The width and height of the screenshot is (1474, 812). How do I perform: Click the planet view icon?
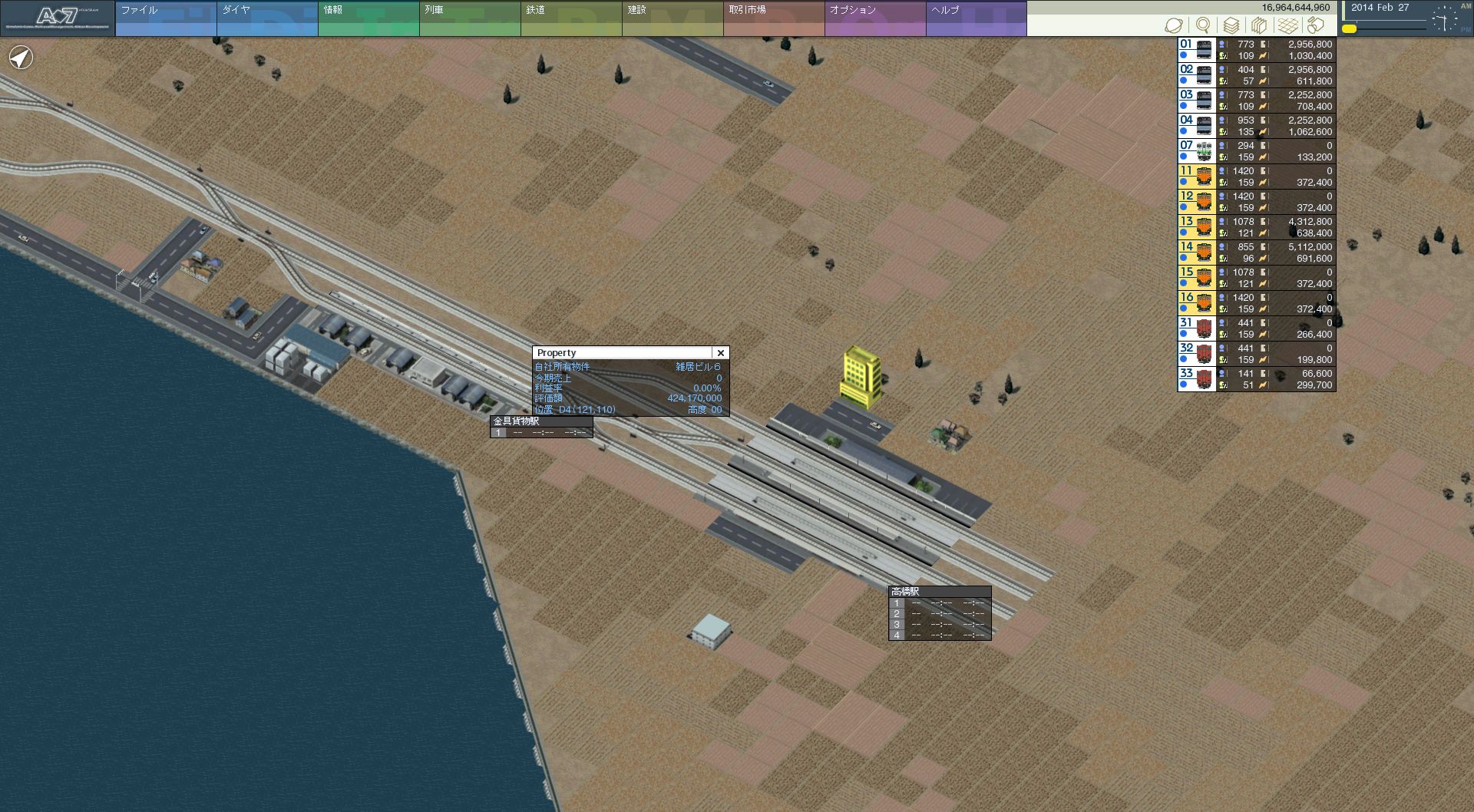point(1174,25)
